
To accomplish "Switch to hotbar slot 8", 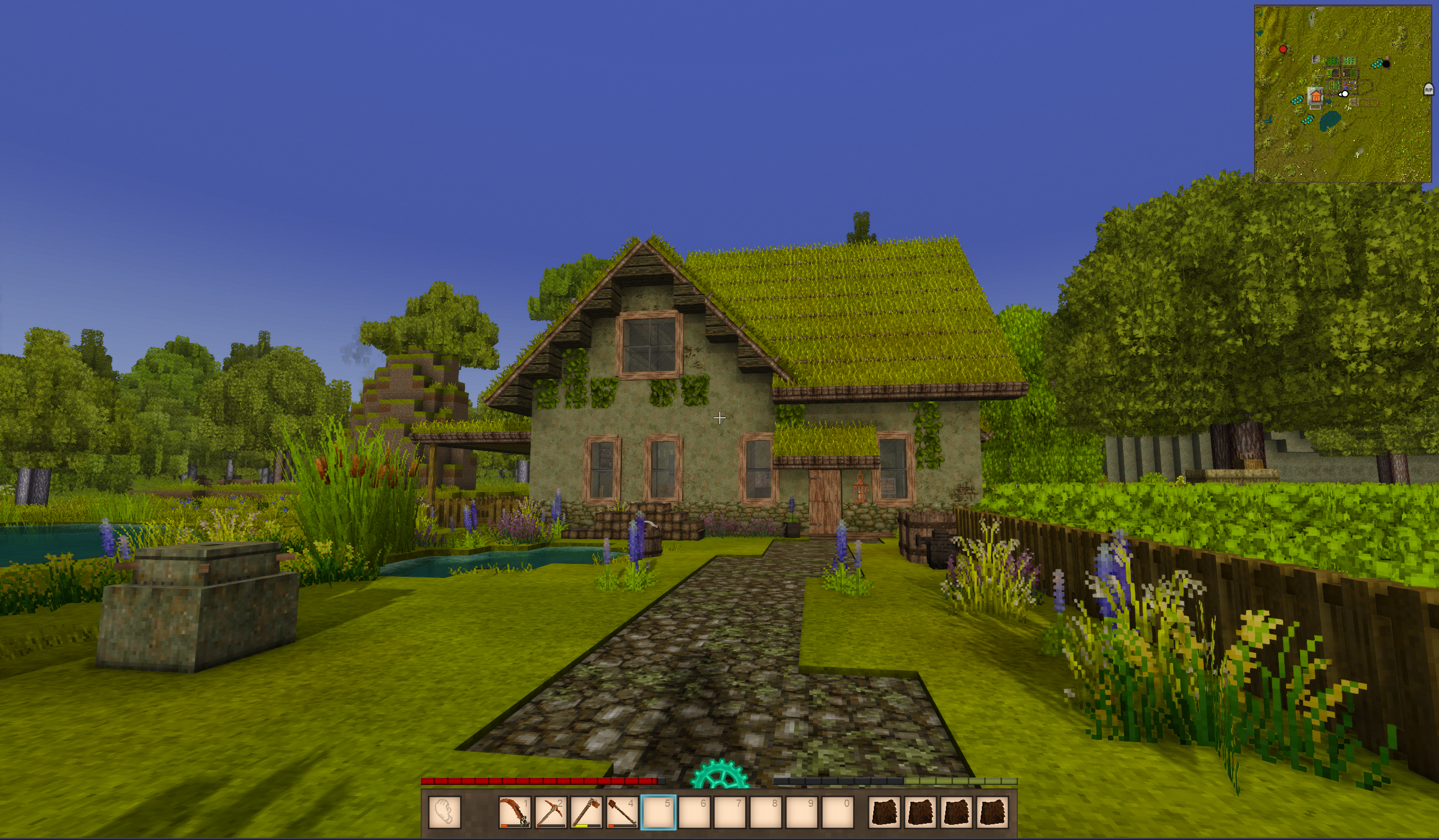I will click(x=766, y=811).
